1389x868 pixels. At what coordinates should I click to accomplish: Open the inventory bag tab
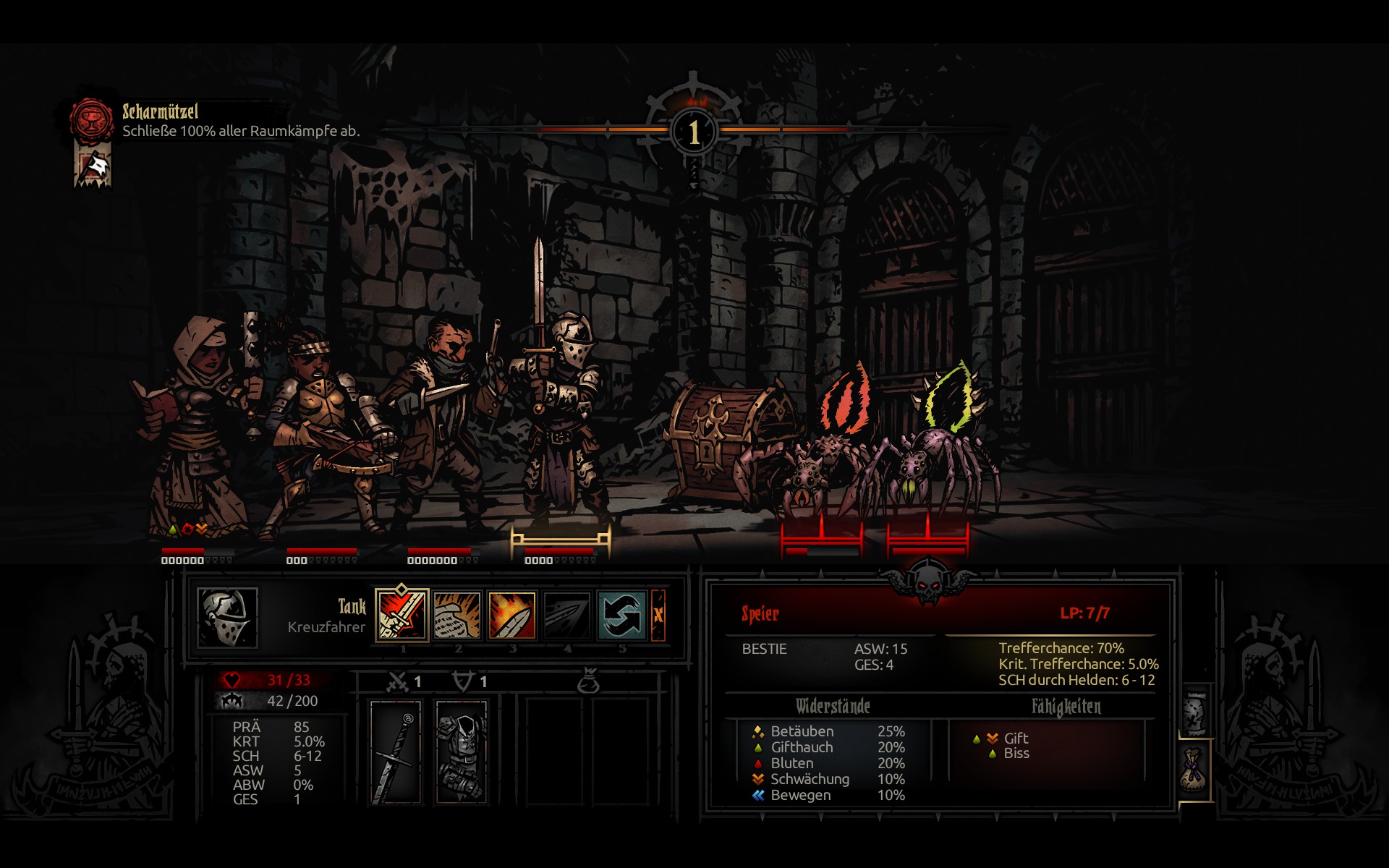tap(1194, 770)
